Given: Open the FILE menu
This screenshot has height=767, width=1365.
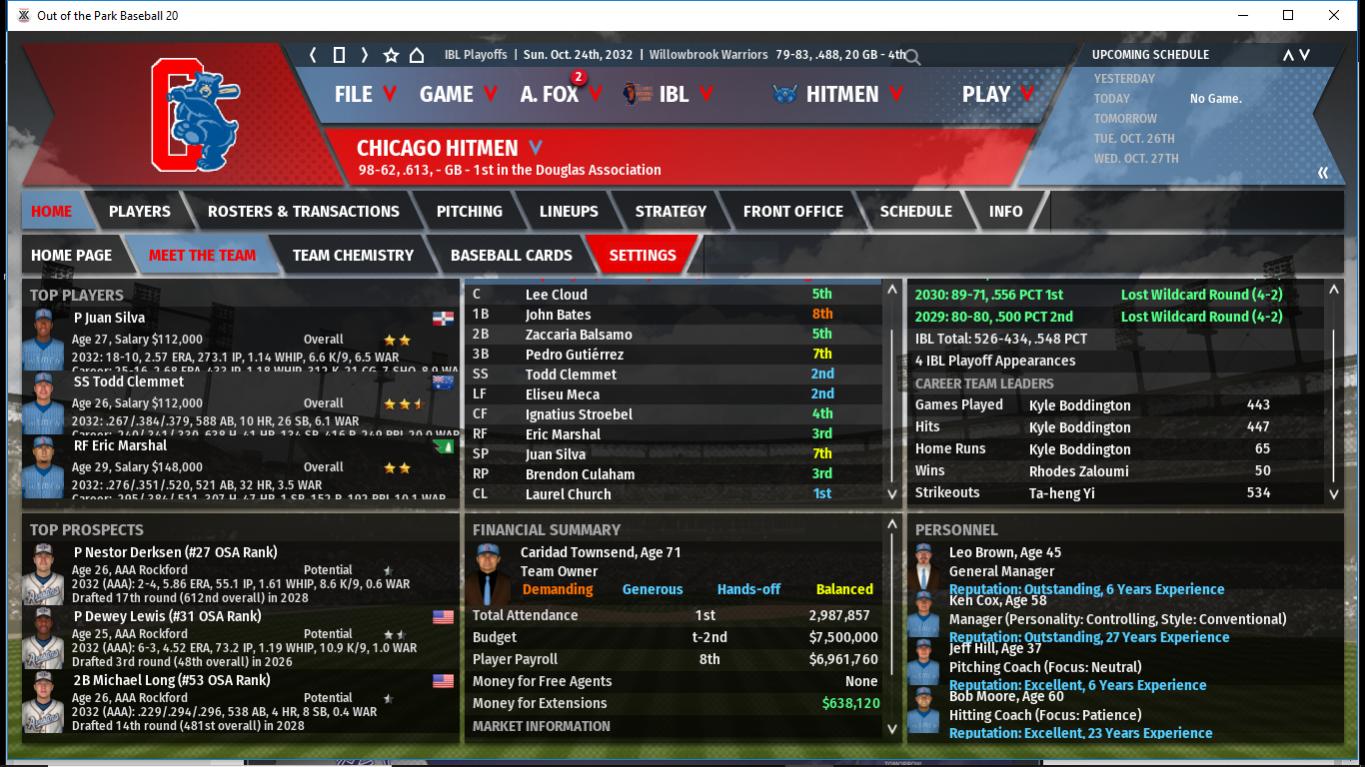Looking at the screenshot, I should click(364, 94).
